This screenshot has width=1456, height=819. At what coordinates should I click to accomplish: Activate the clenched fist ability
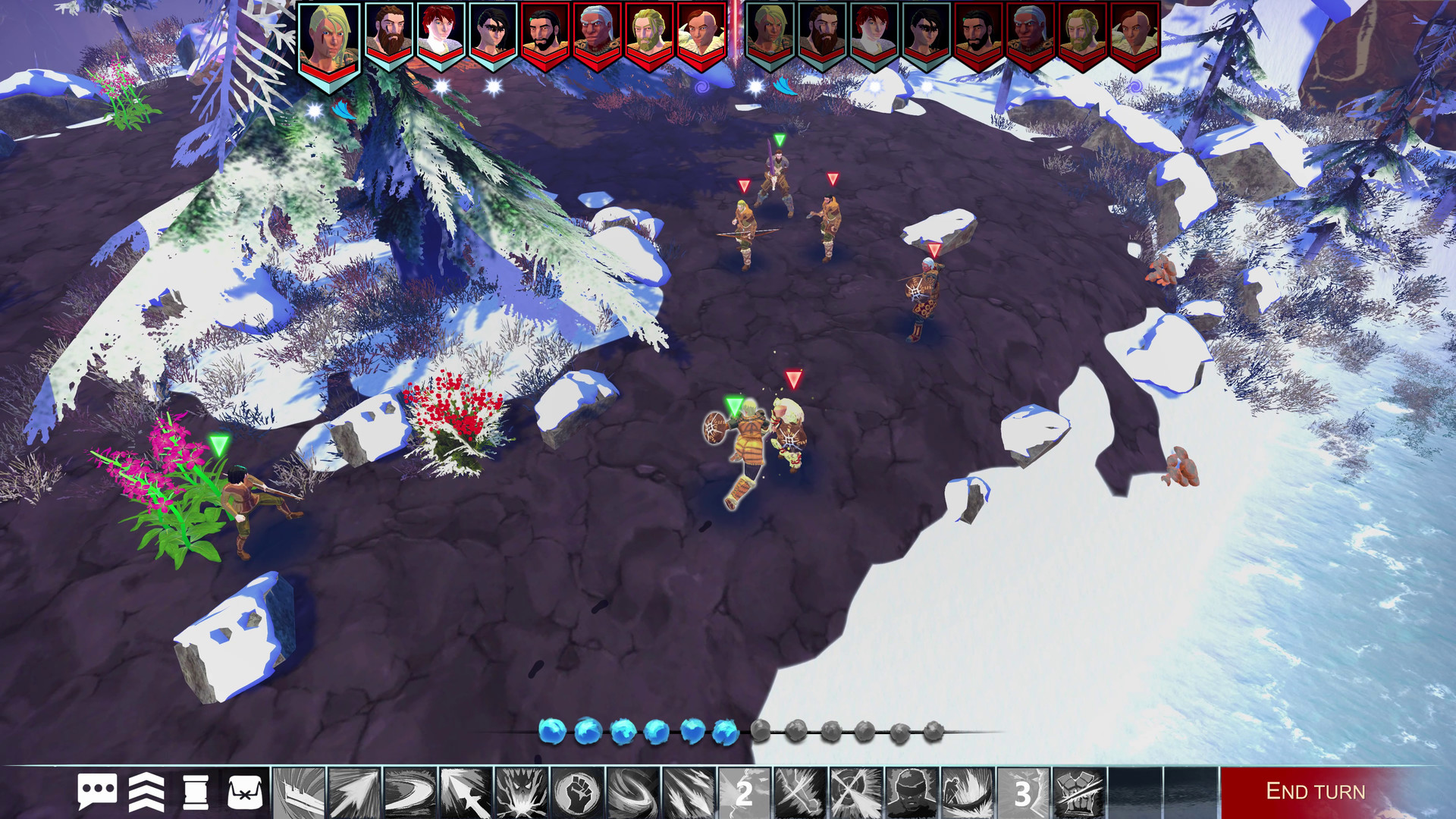576,793
